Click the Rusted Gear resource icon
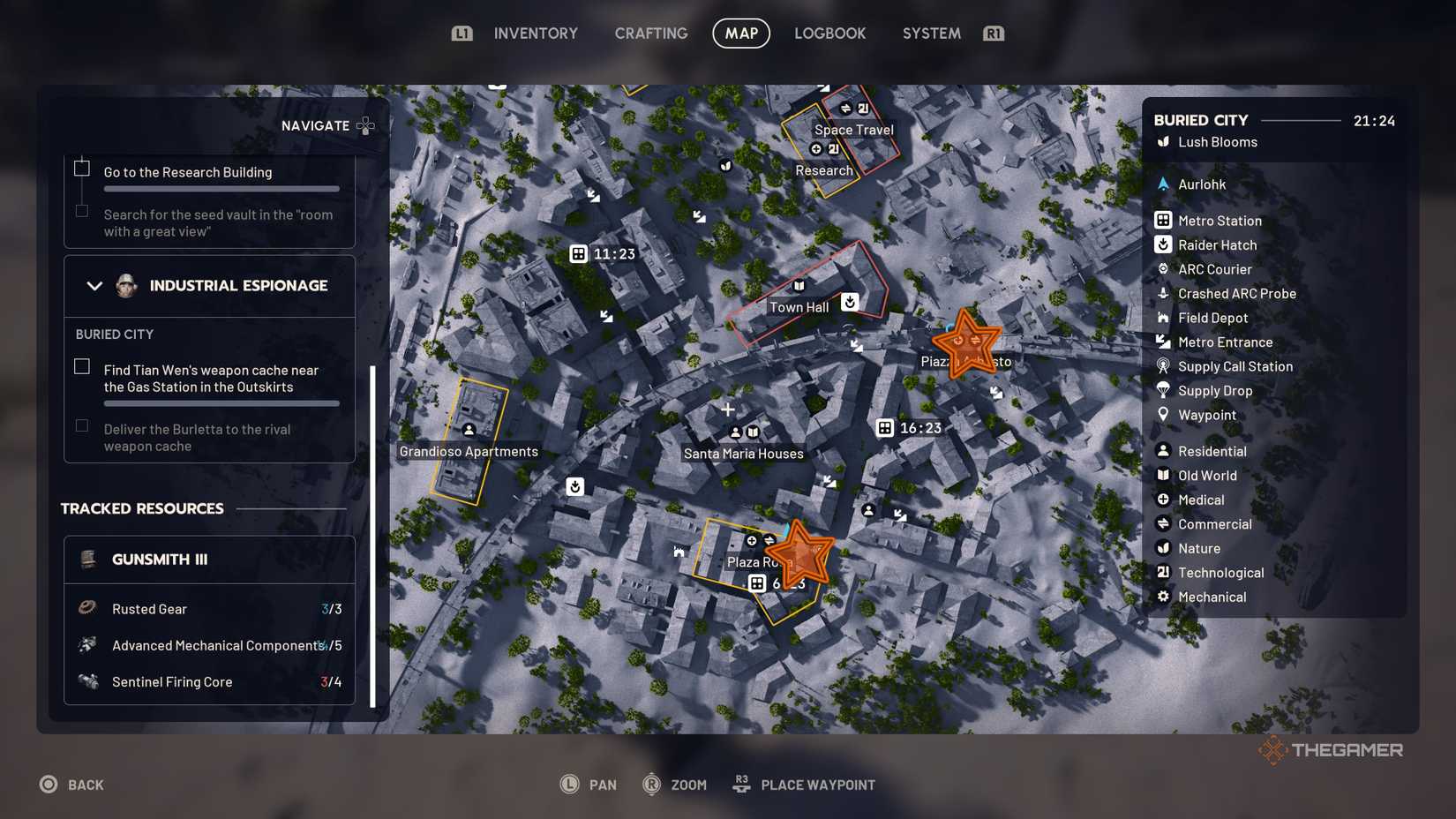 pyautogui.click(x=86, y=608)
